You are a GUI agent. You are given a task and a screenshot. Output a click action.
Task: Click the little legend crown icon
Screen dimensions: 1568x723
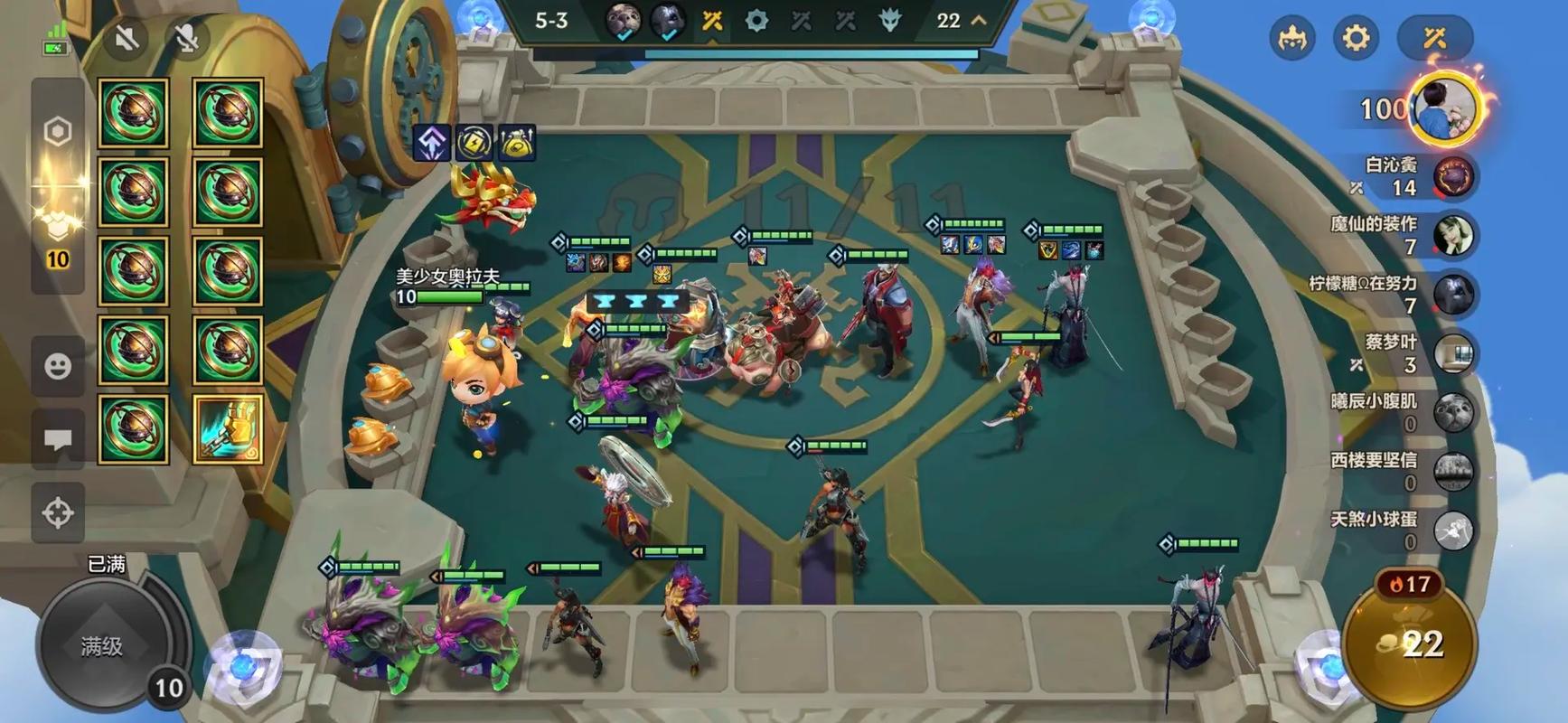point(1291,38)
